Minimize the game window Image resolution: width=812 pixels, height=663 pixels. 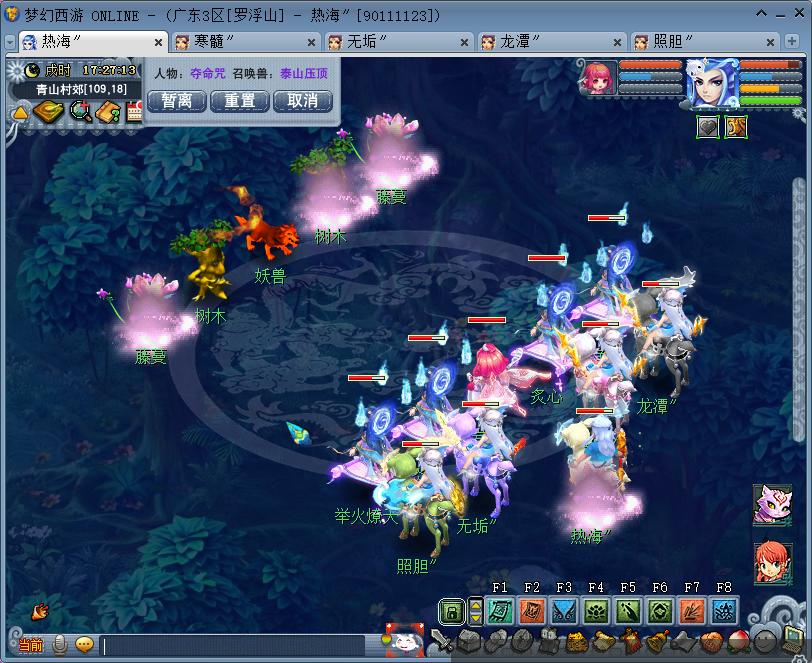(762, 13)
